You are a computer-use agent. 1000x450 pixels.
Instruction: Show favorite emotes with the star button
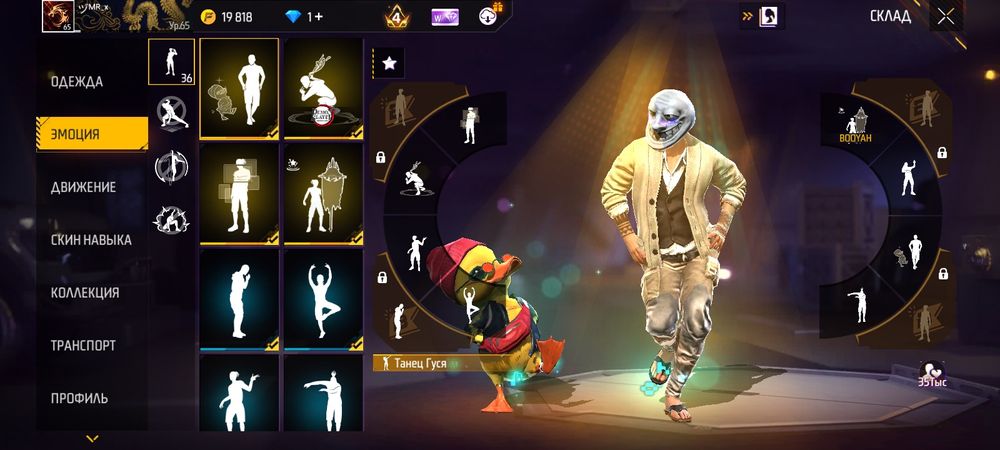coord(388,63)
